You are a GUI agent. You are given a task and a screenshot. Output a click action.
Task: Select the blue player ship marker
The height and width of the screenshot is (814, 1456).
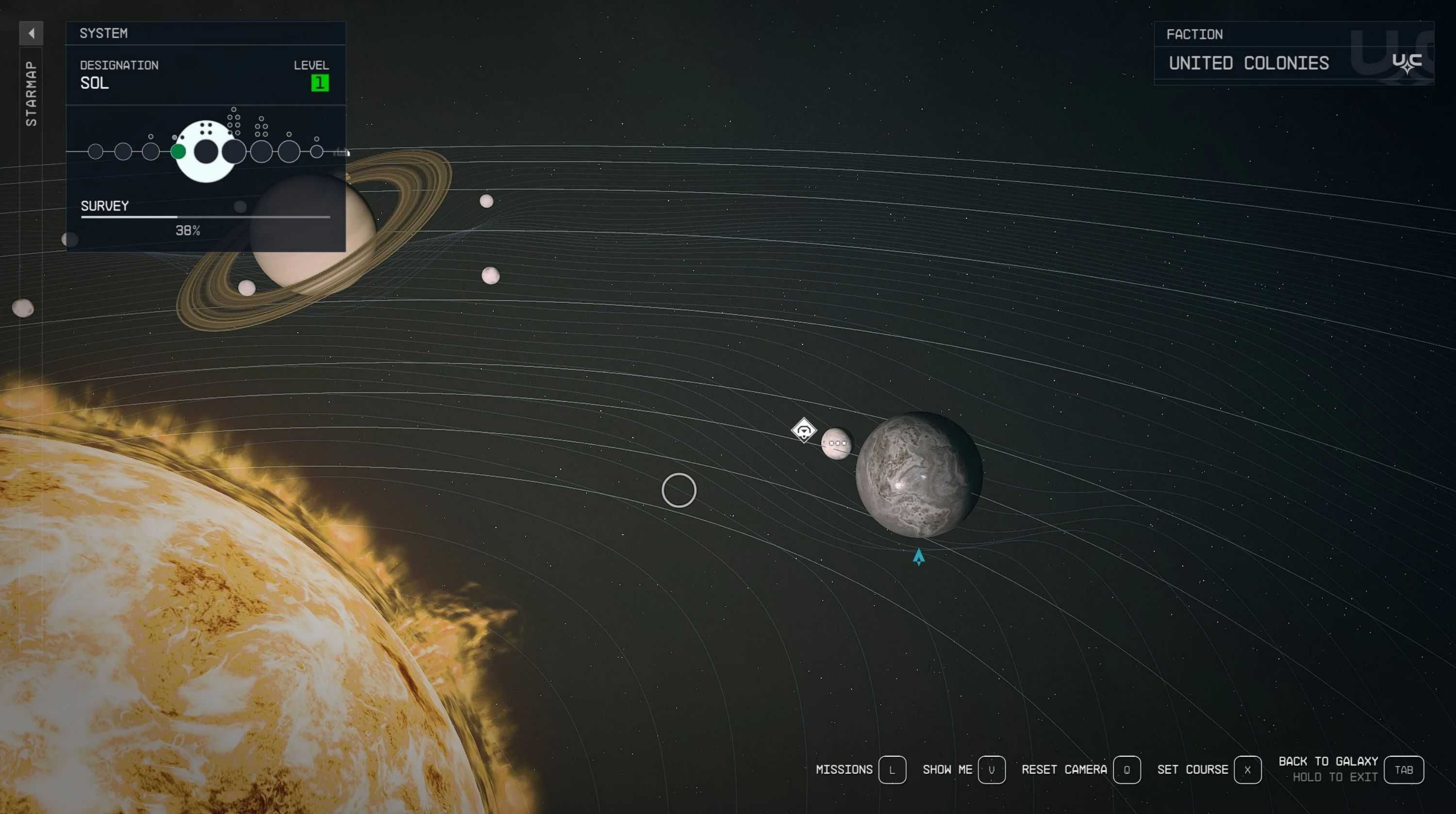(918, 557)
